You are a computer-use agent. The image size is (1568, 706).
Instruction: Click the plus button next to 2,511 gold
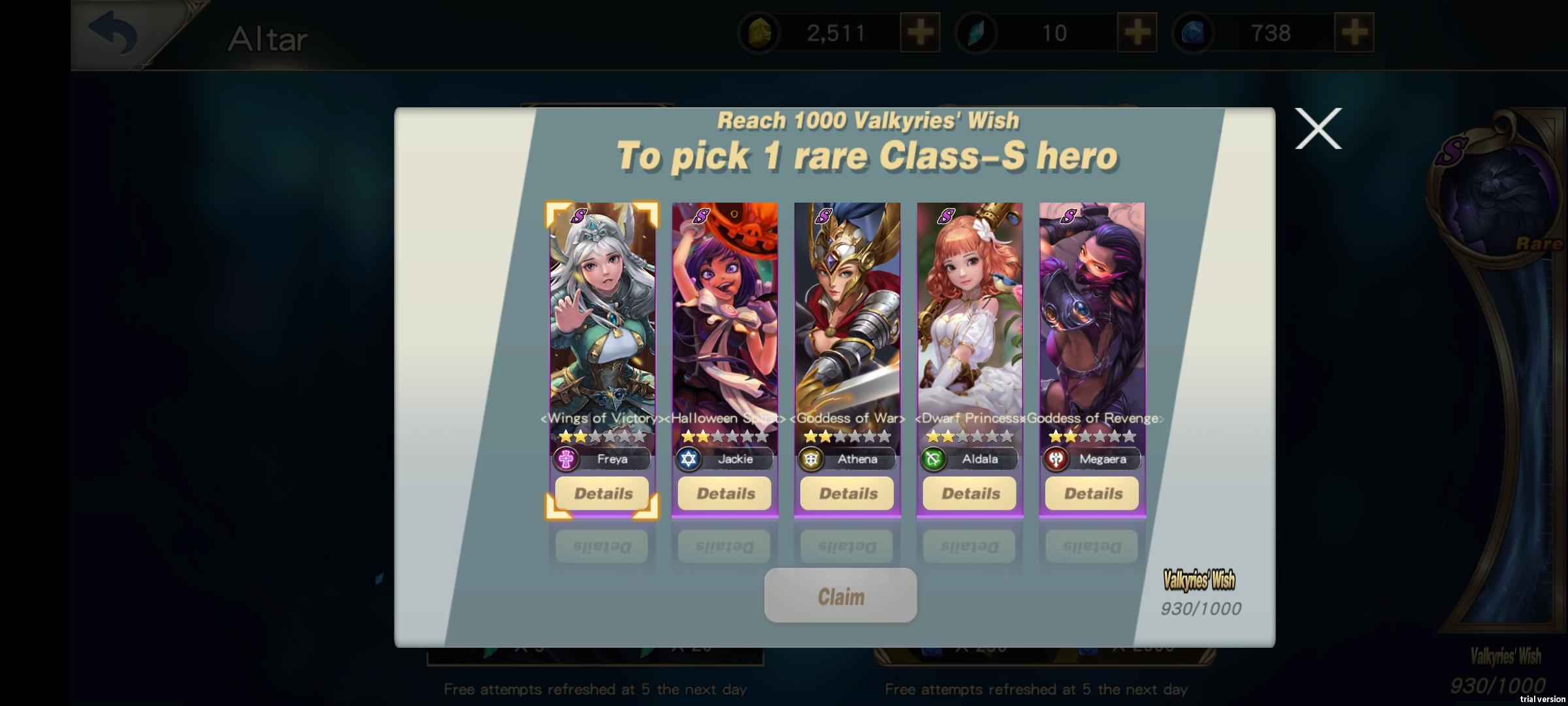click(x=920, y=31)
